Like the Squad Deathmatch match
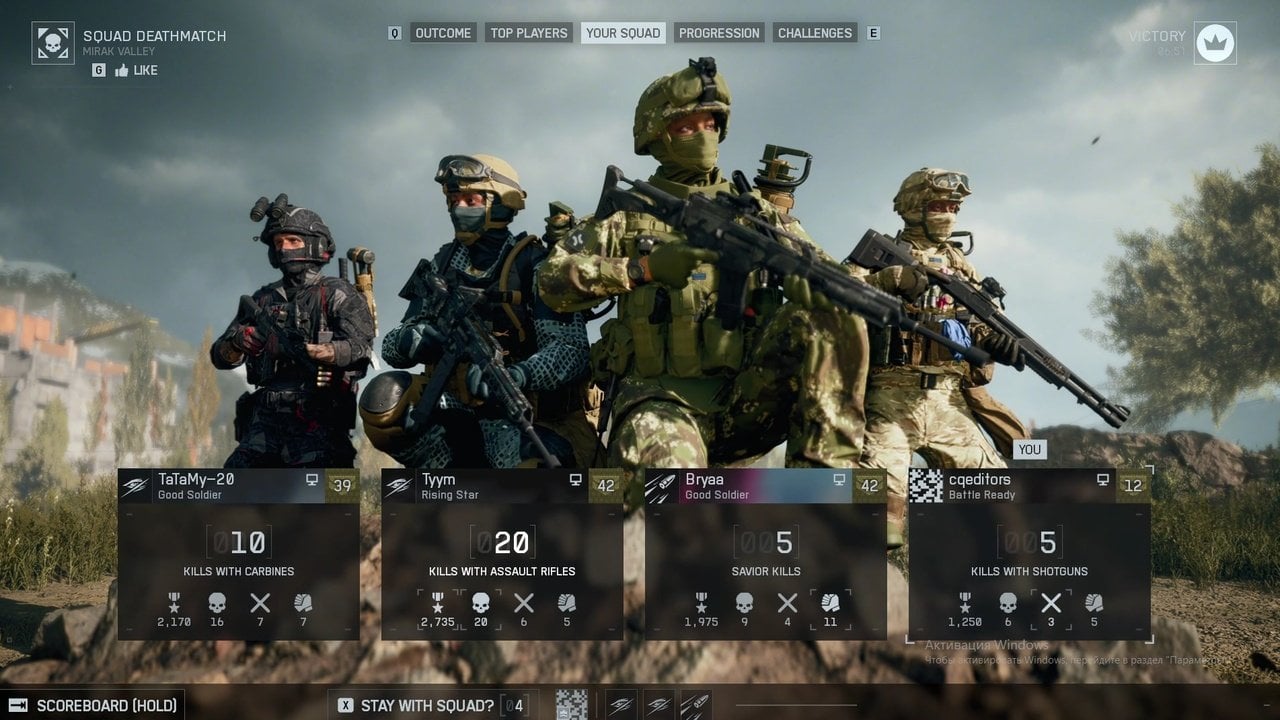This screenshot has height=720, width=1280. pyautogui.click(x=136, y=70)
